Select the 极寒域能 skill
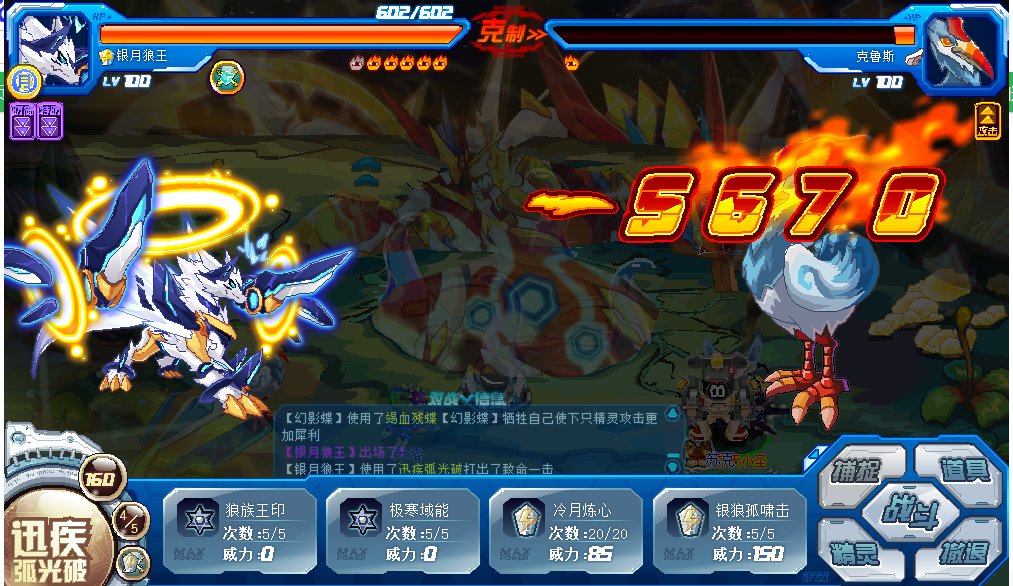 [x=401, y=525]
